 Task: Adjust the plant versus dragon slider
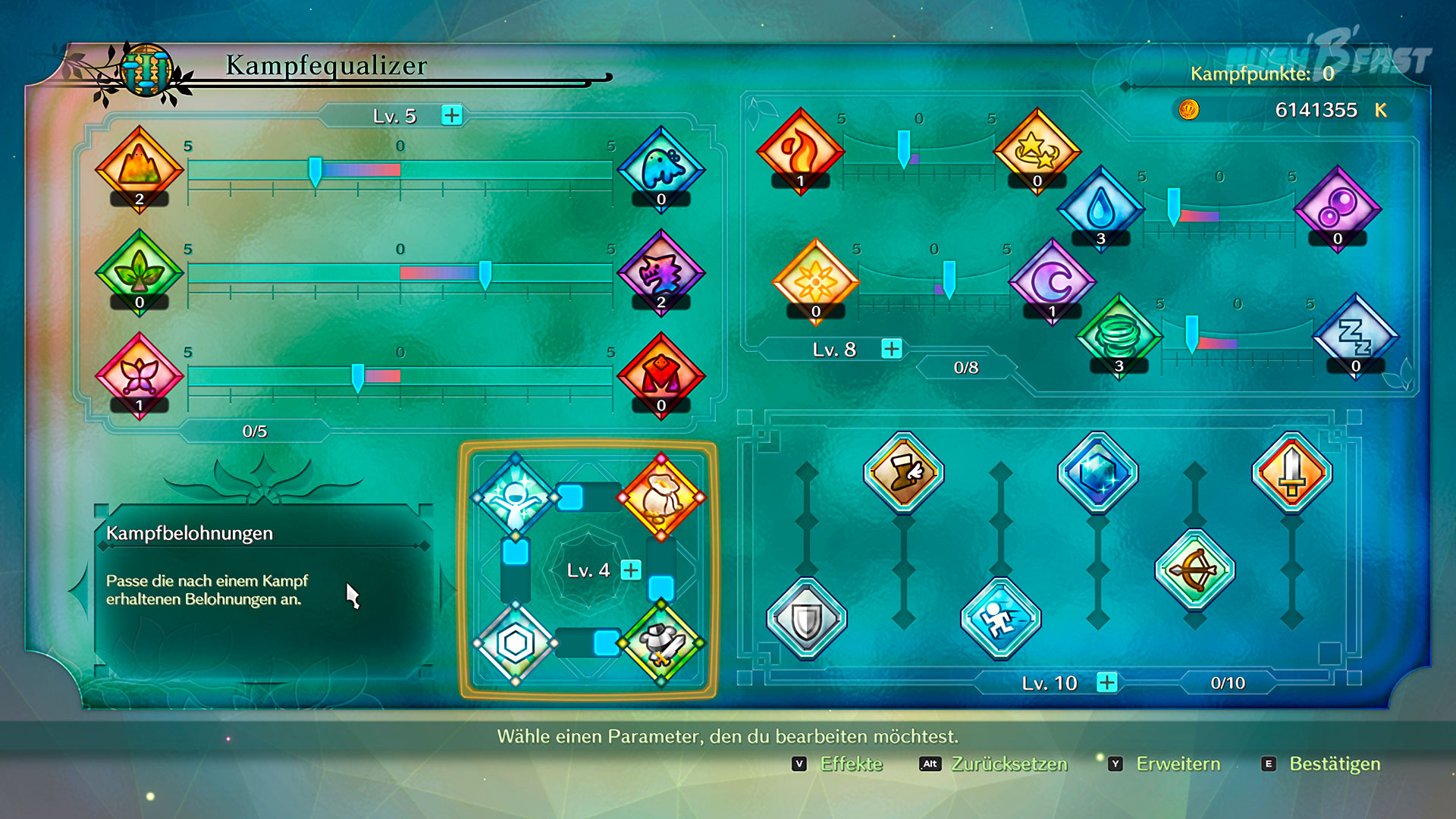tap(485, 273)
